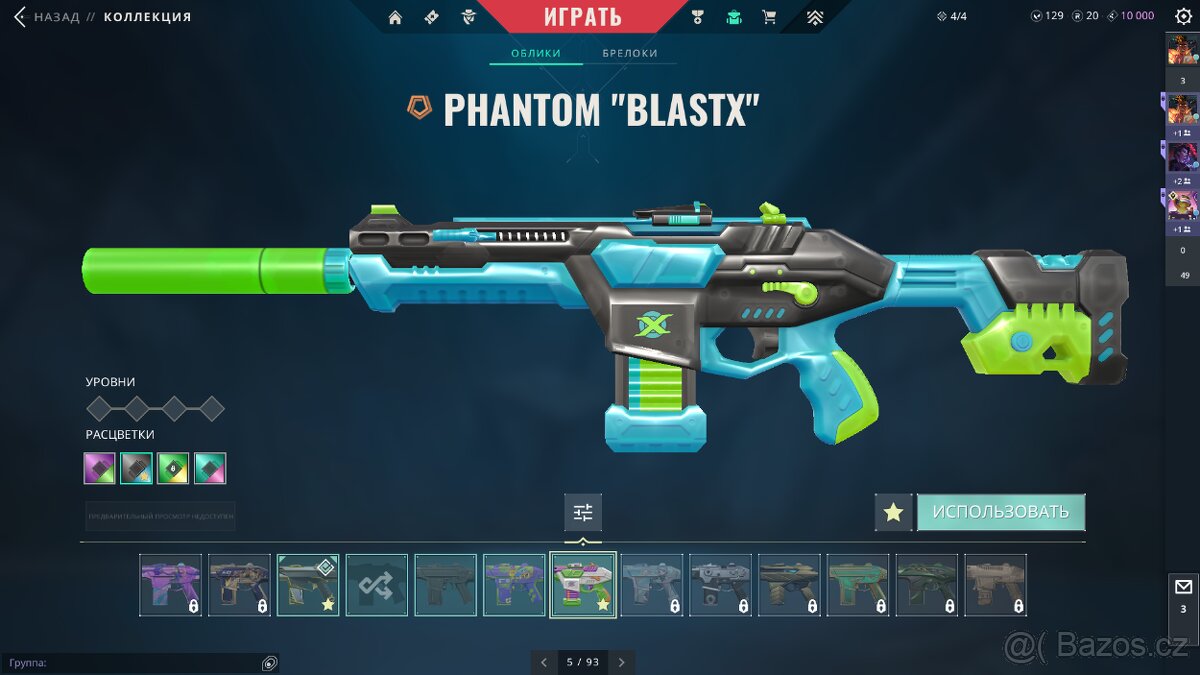Select the random shuffle skin tile
This screenshot has height=675, width=1200.
[377, 585]
